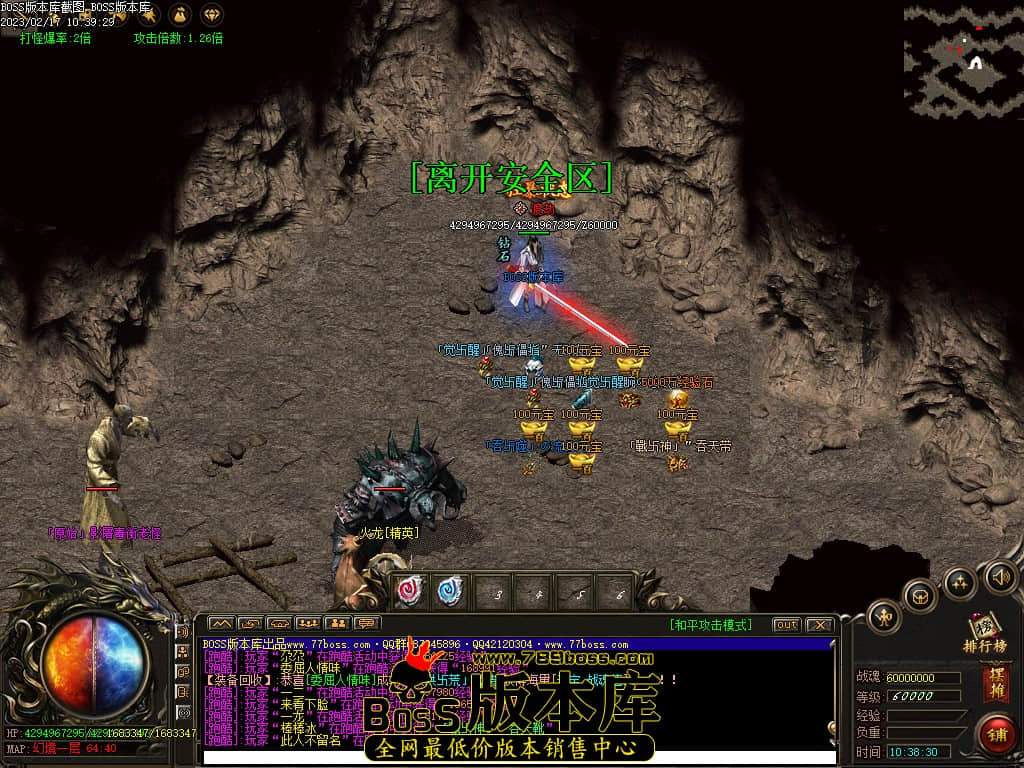This screenshot has width=1024, height=768.
Task: Select the speech bubble chat tab
Action: coord(367,624)
